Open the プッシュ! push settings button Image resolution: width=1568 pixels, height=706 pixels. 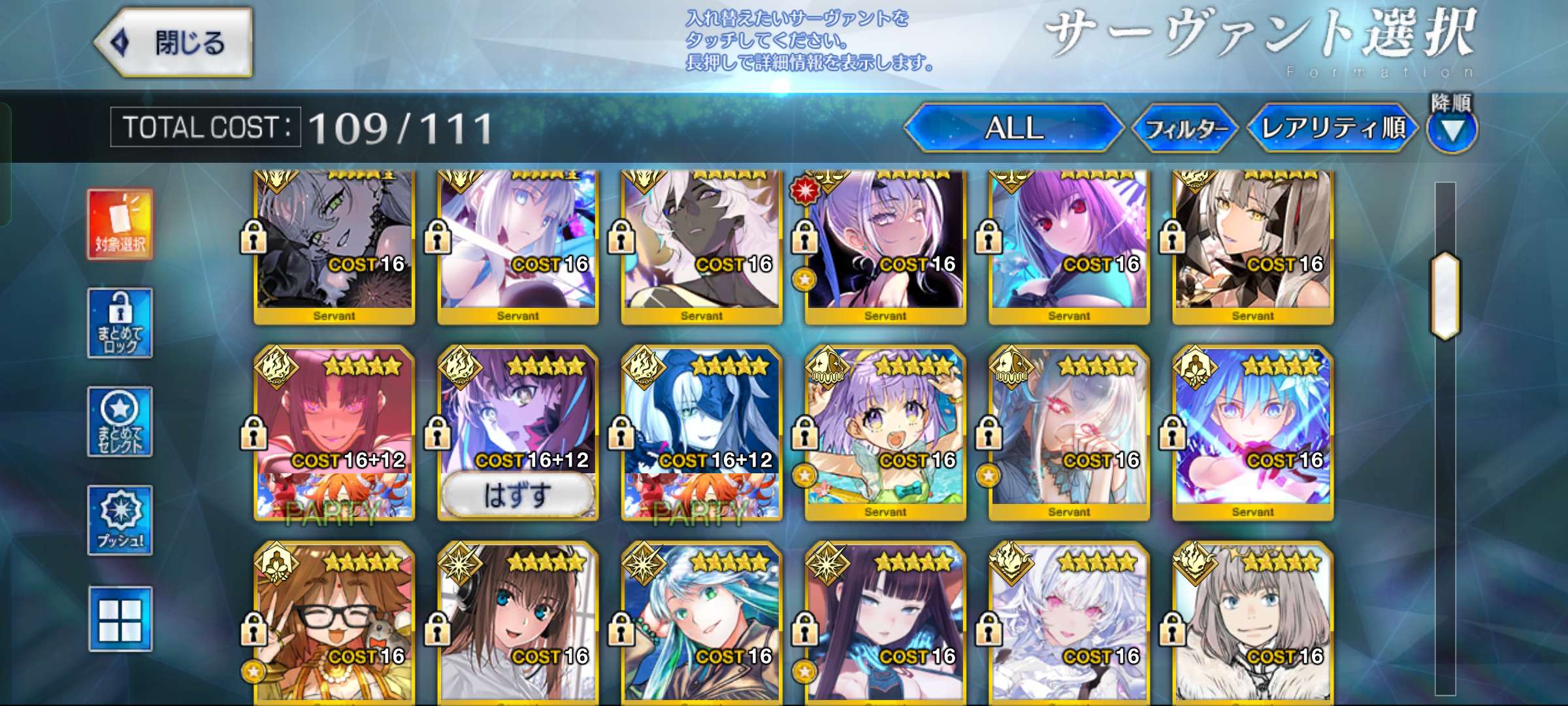pyautogui.click(x=120, y=520)
